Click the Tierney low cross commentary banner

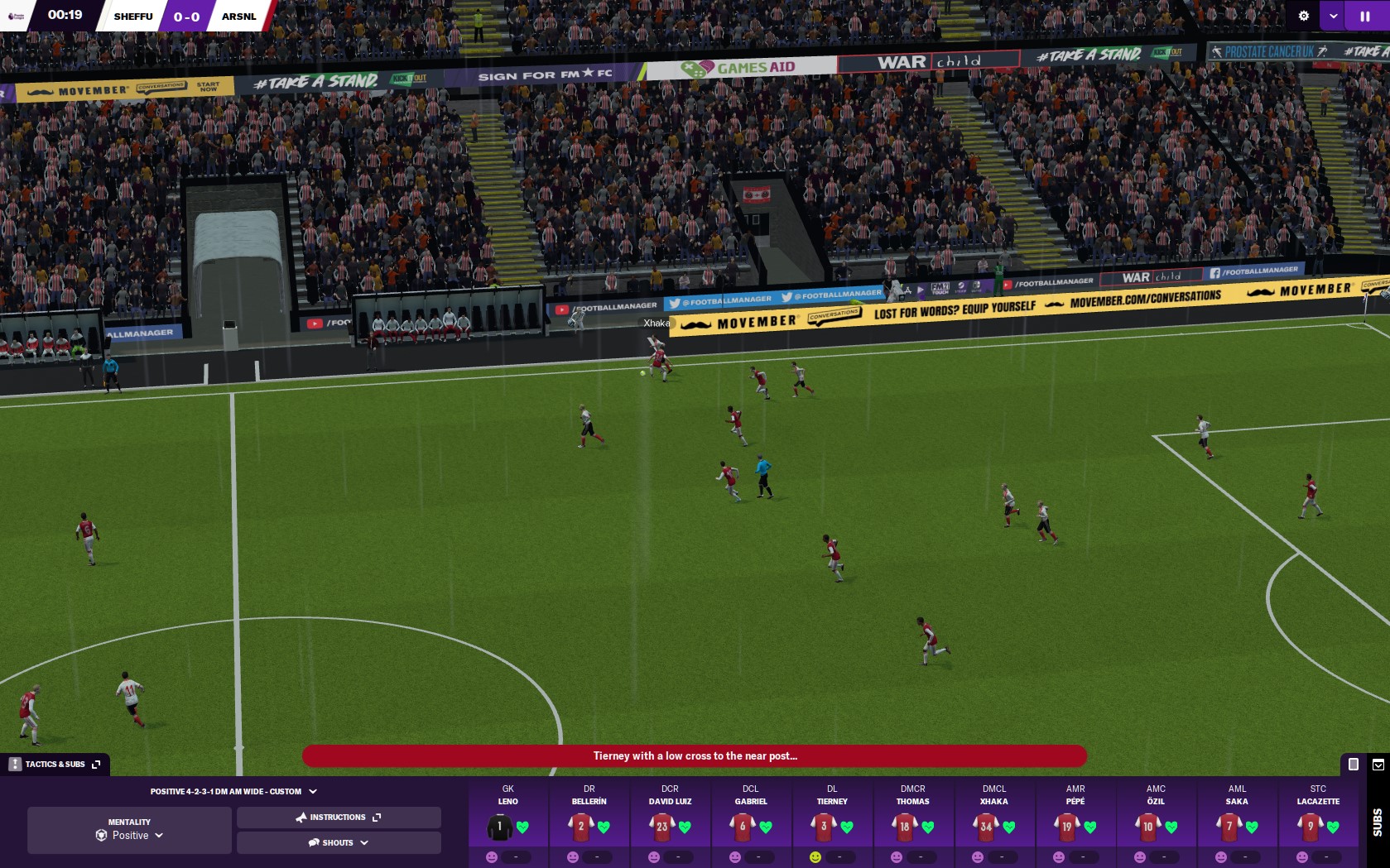(695, 756)
